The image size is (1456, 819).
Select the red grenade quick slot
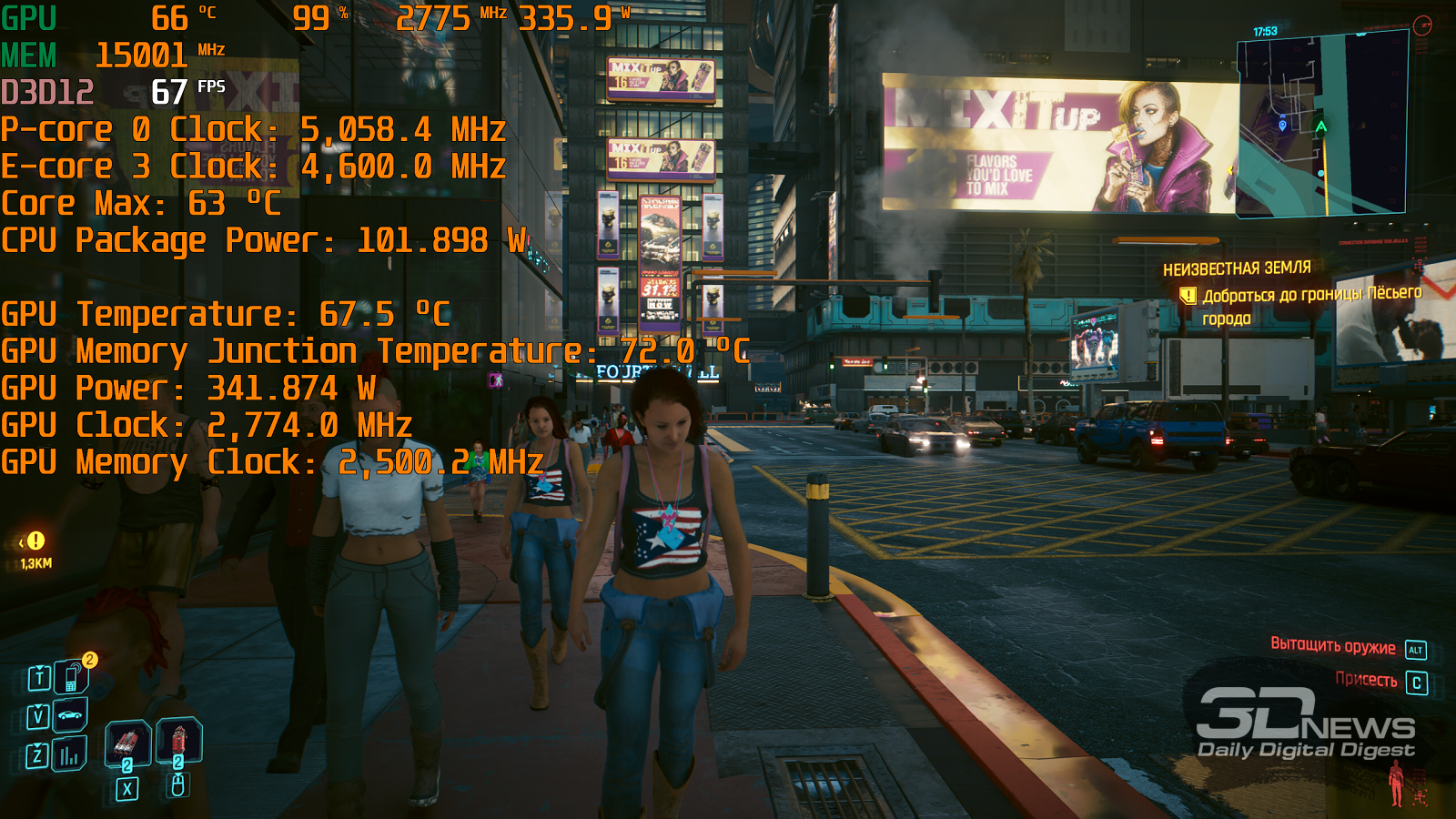178,740
